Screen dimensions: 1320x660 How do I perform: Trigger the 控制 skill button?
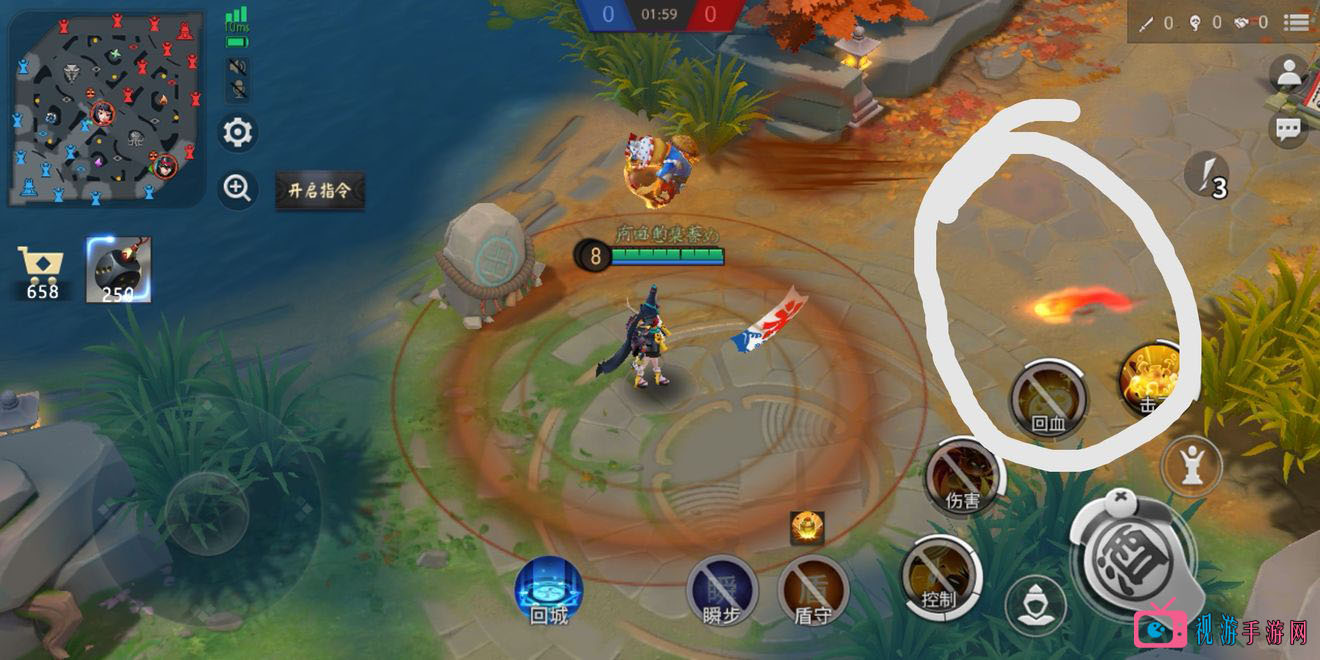(940, 575)
